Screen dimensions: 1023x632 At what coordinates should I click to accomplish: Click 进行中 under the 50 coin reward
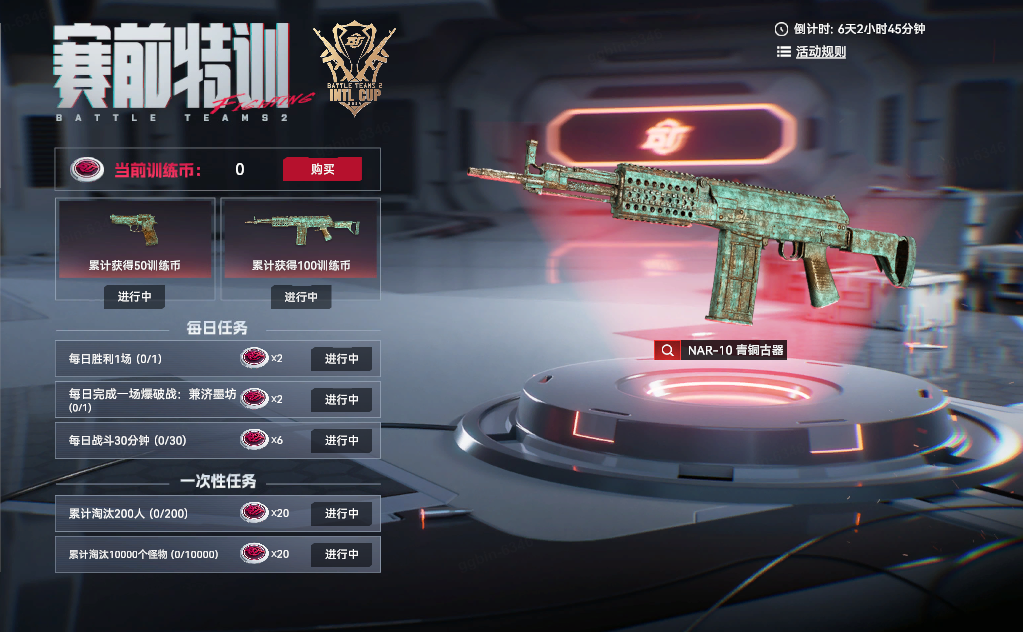coord(134,297)
